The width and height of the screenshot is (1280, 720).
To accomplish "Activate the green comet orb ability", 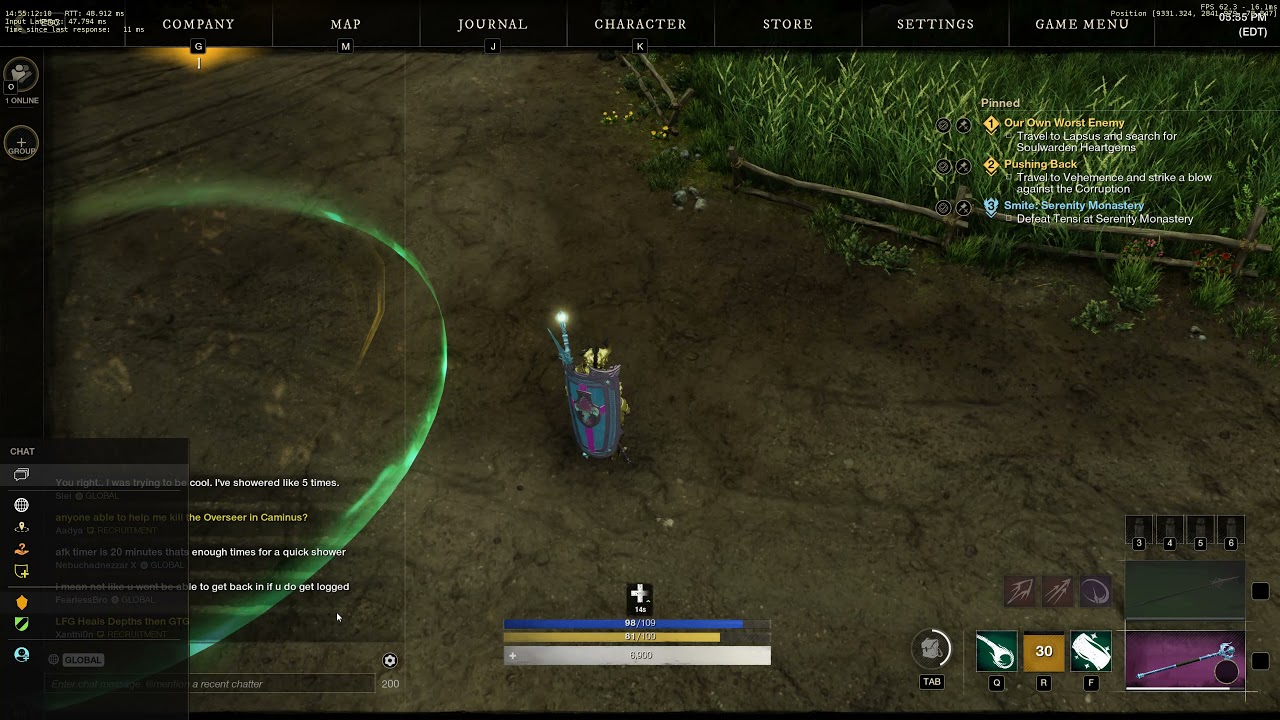I will click(x=996, y=652).
